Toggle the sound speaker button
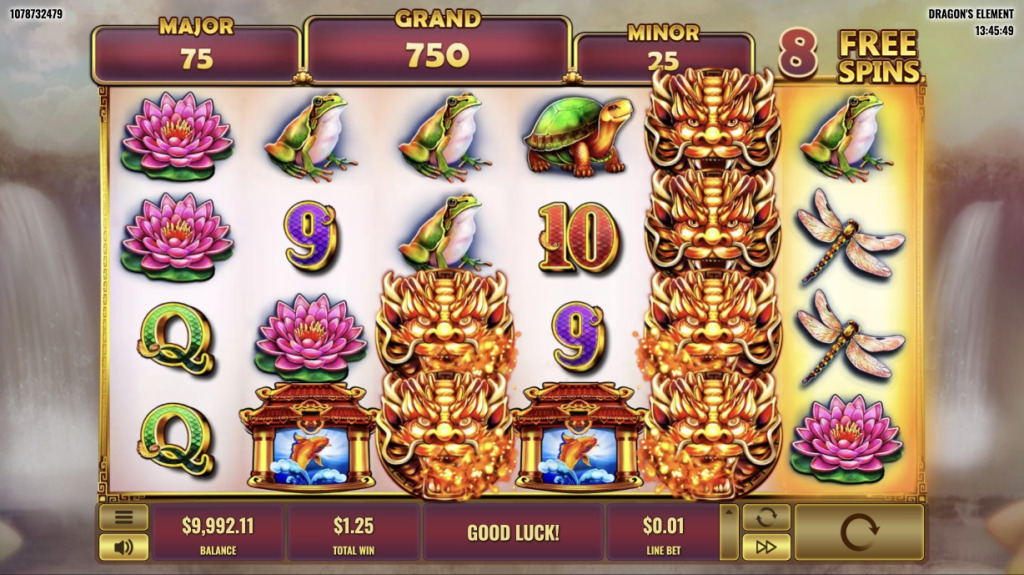Screen dimensions: 1024x575 pyautogui.click(x=124, y=547)
